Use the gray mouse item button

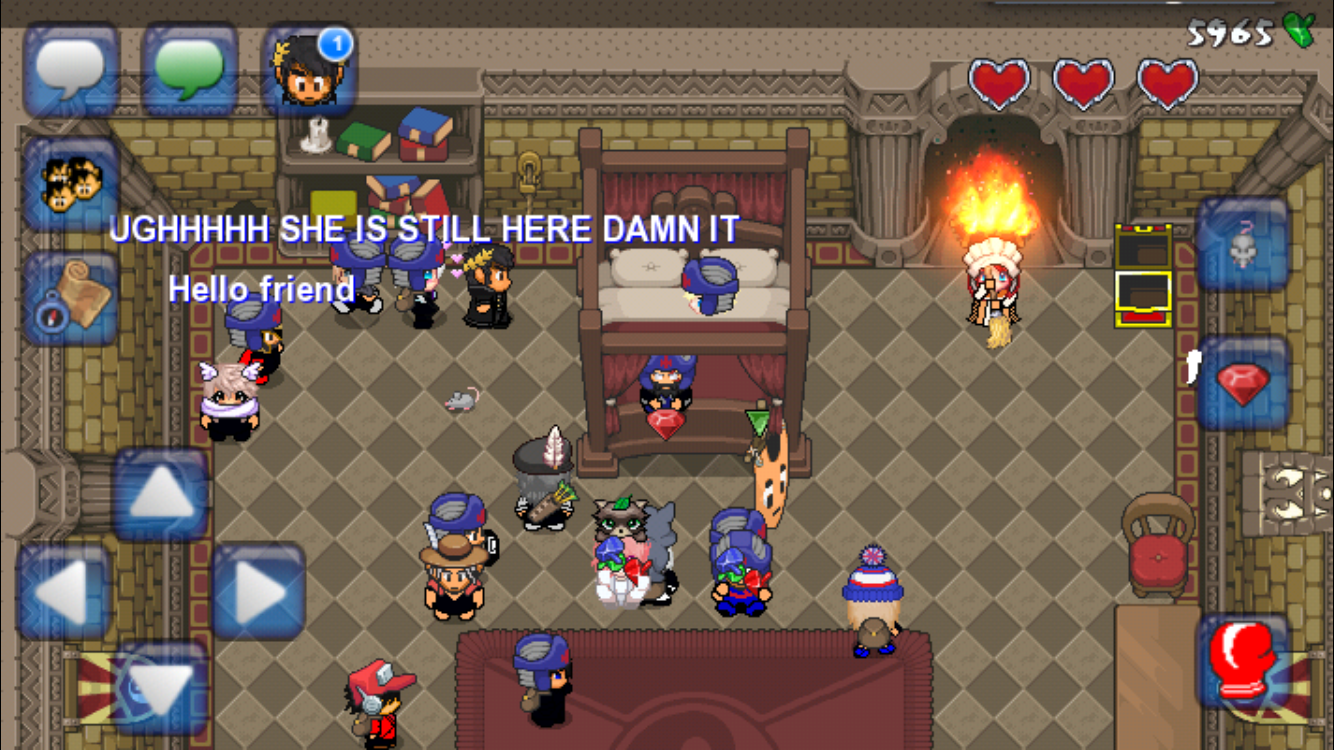click(x=1242, y=245)
